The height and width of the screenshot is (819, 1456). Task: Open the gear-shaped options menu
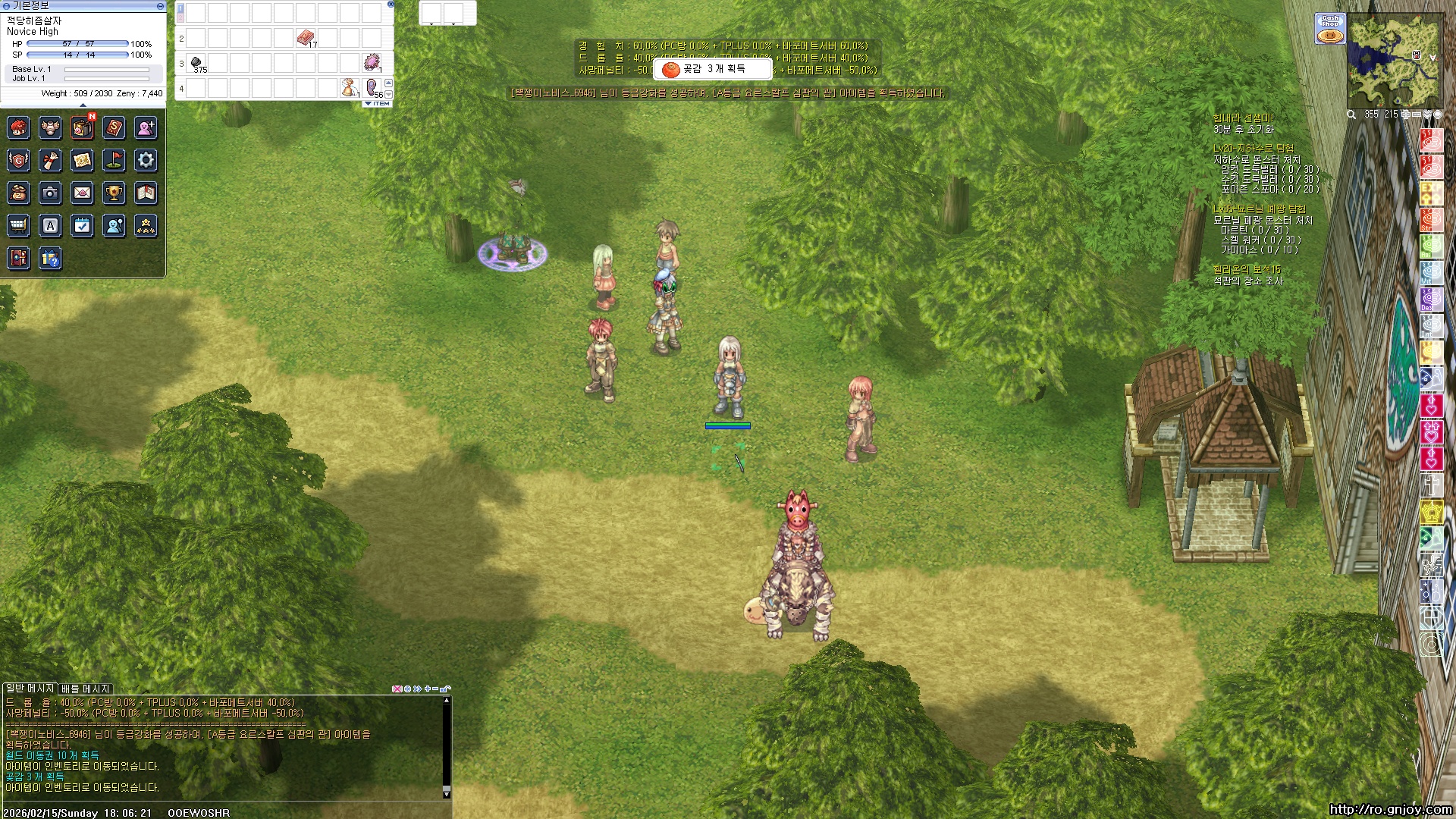click(146, 160)
